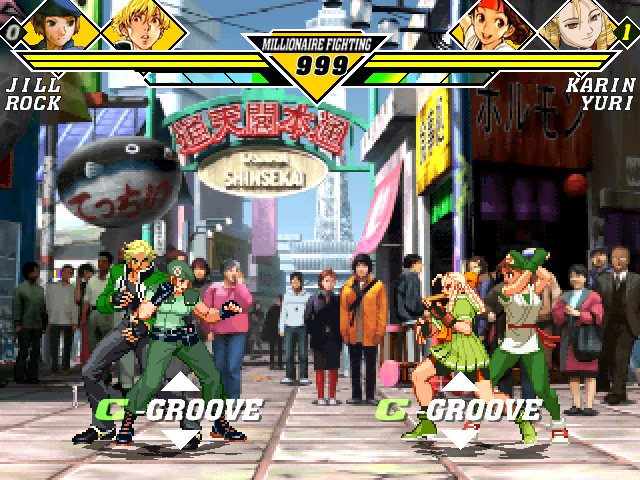Click Yuri's red-headband portrait
The image size is (640, 480).
tap(494, 24)
